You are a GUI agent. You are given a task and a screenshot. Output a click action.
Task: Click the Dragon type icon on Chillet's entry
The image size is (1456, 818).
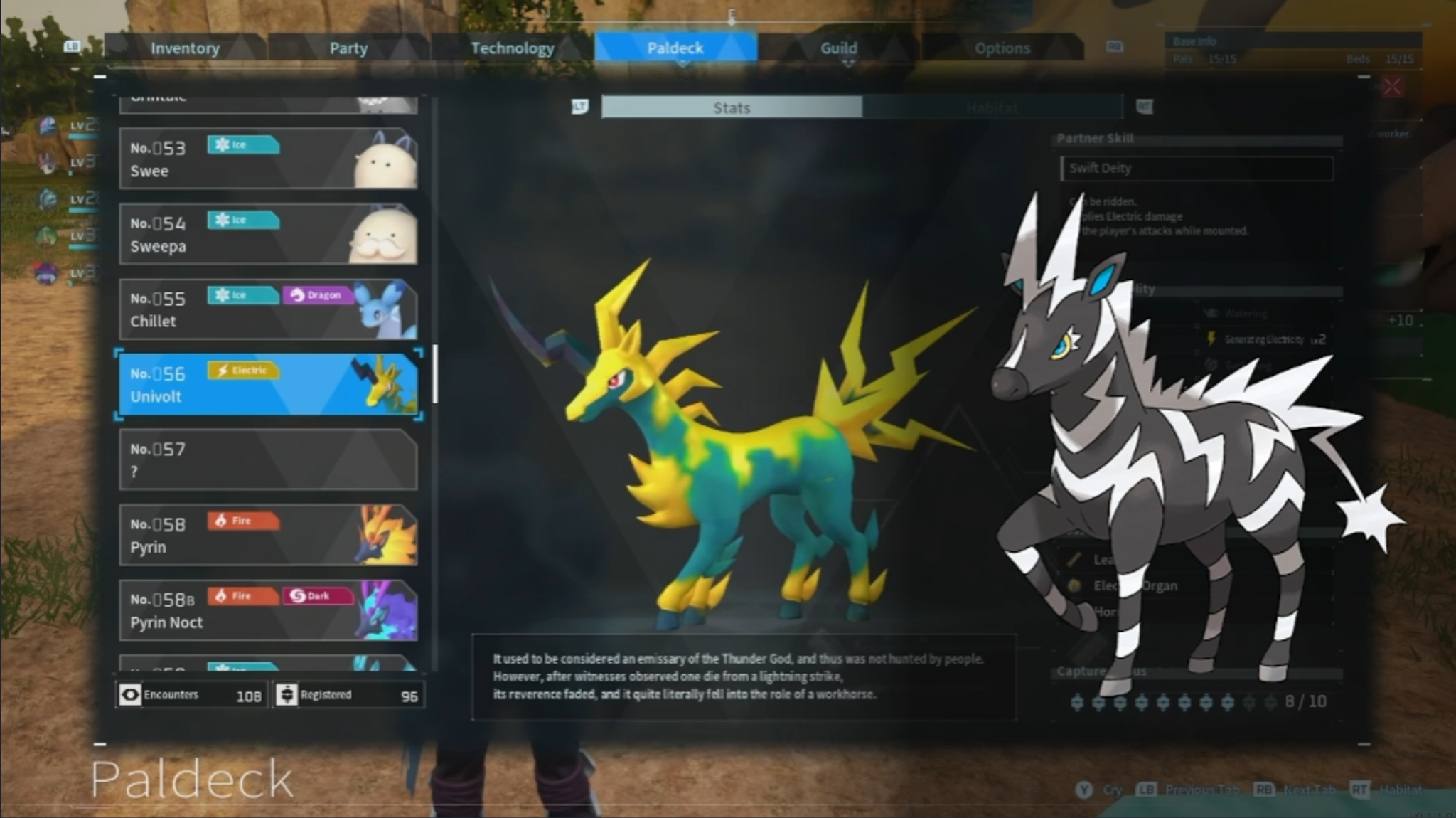(318, 294)
